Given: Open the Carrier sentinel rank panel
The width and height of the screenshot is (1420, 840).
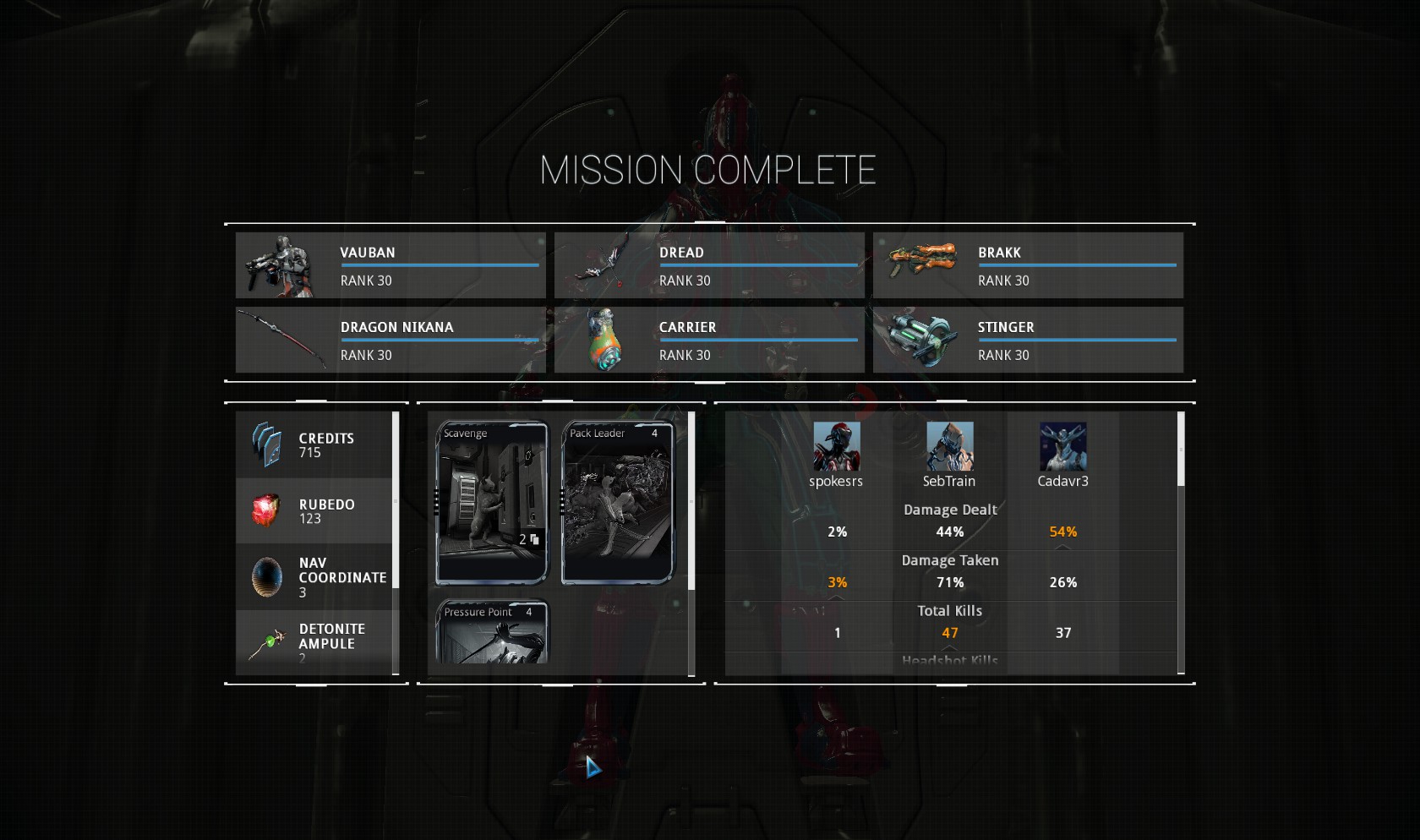Looking at the screenshot, I should [709, 340].
